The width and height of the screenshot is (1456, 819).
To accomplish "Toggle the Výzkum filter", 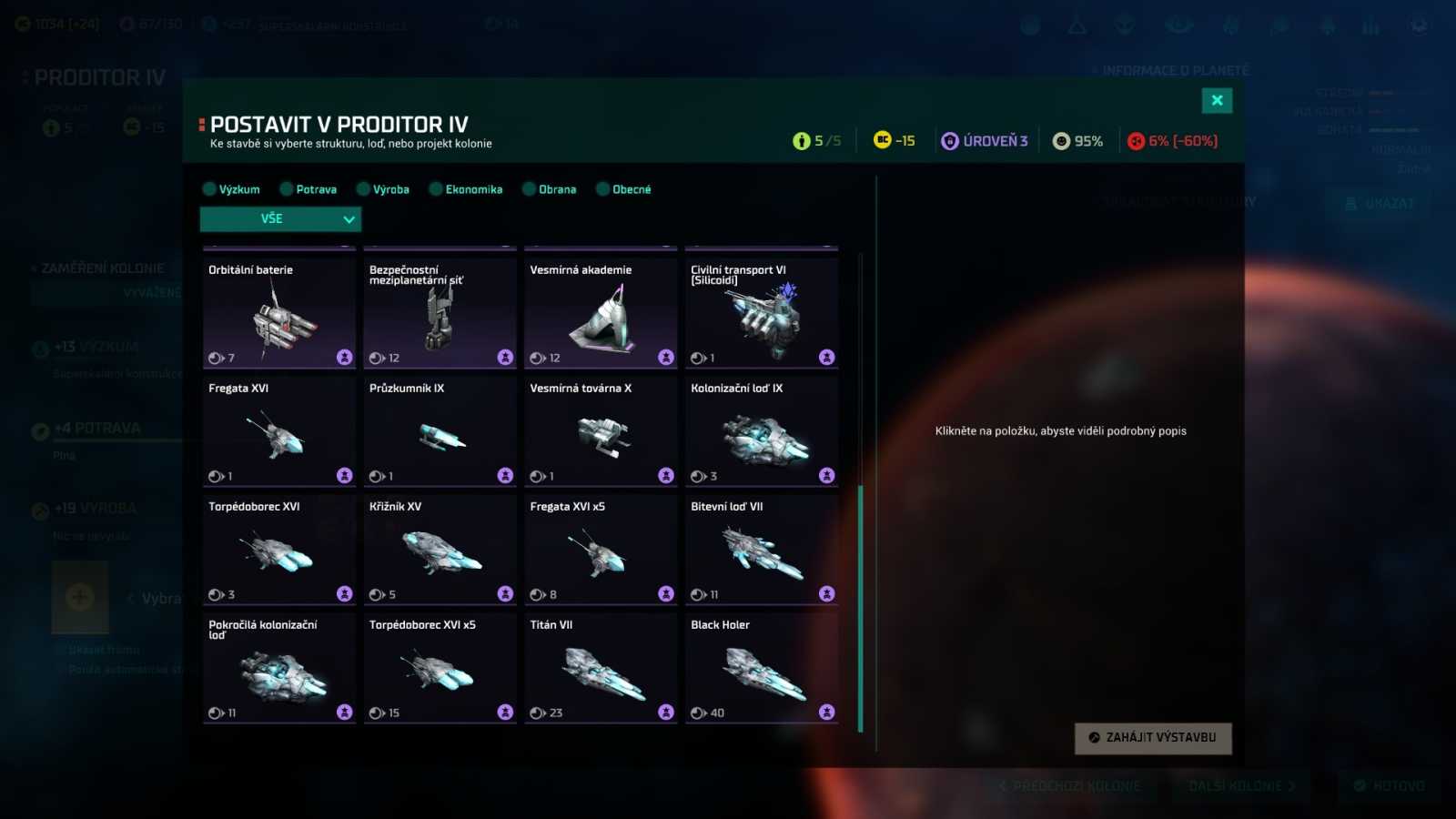I will click(x=231, y=189).
